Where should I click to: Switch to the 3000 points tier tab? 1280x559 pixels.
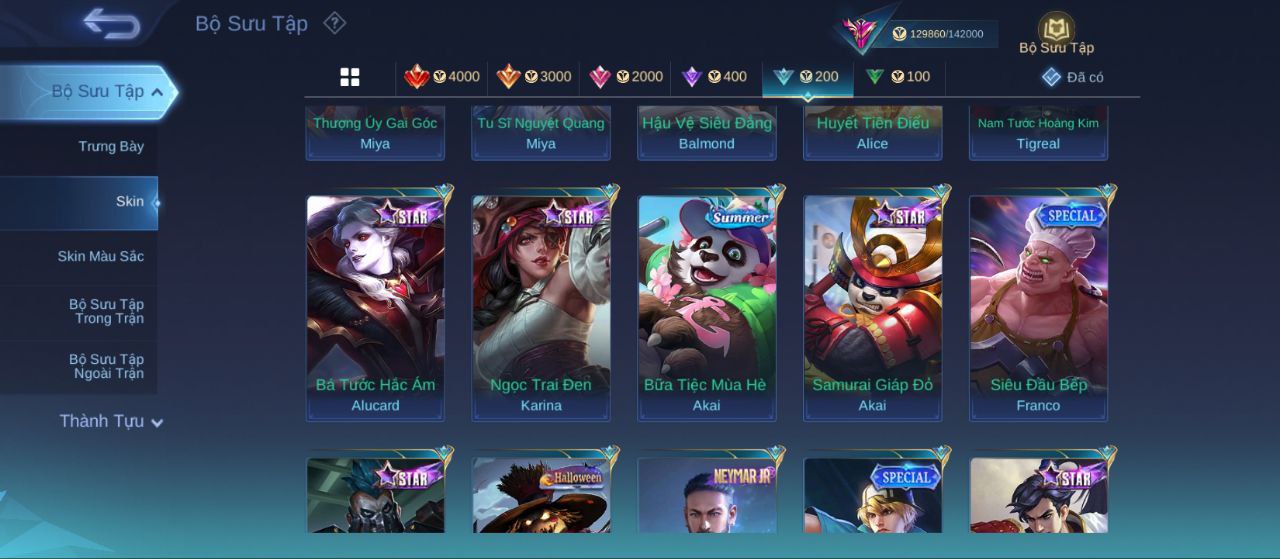coord(533,77)
